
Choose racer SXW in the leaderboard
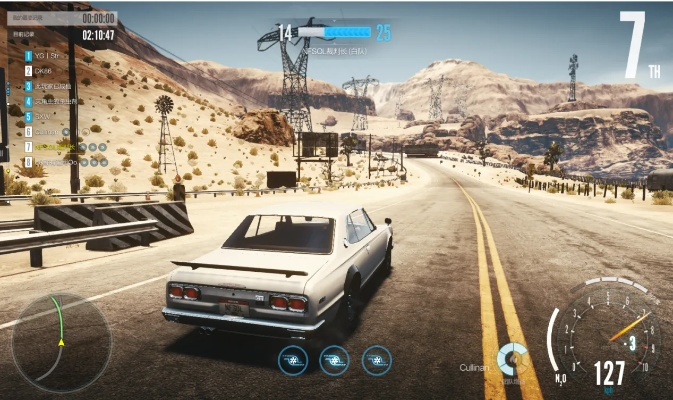coord(43,116)
